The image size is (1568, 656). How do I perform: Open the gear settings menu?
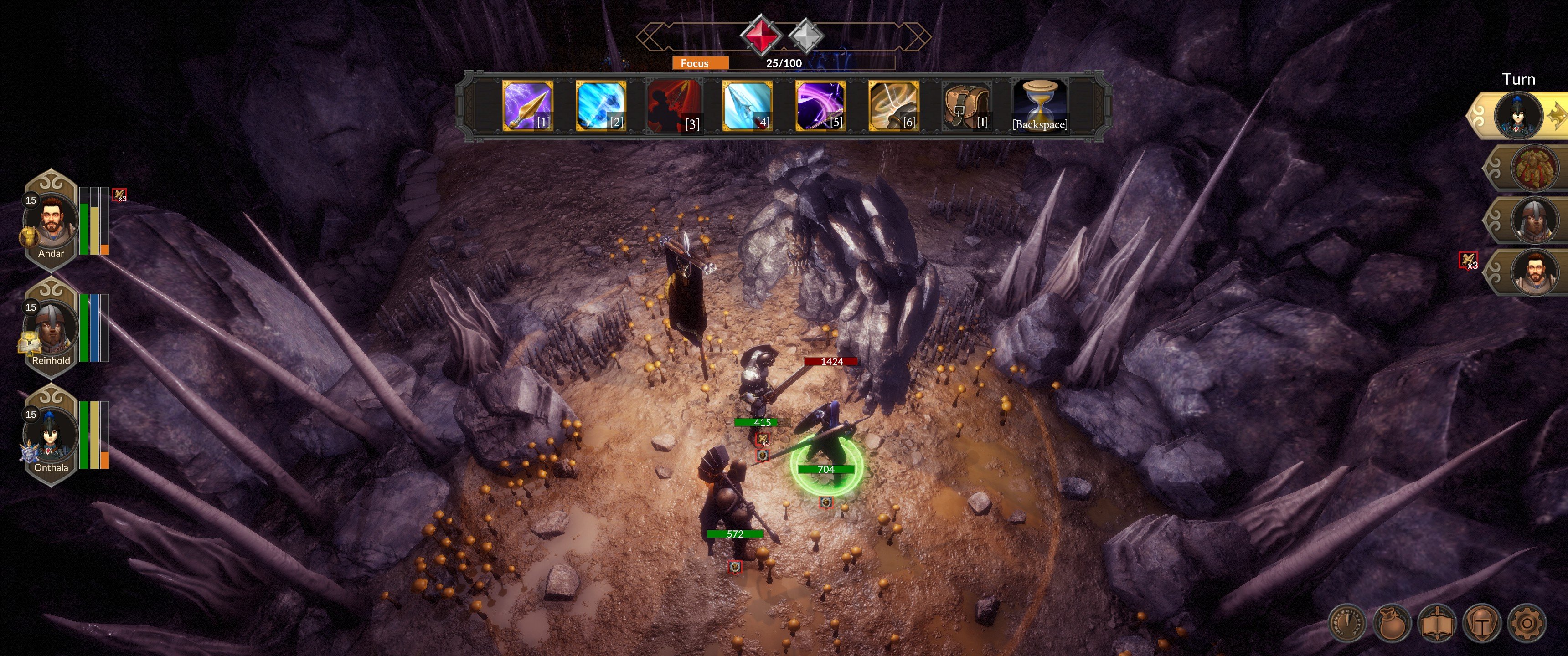pyautogui.click(x=1527, y=623)
